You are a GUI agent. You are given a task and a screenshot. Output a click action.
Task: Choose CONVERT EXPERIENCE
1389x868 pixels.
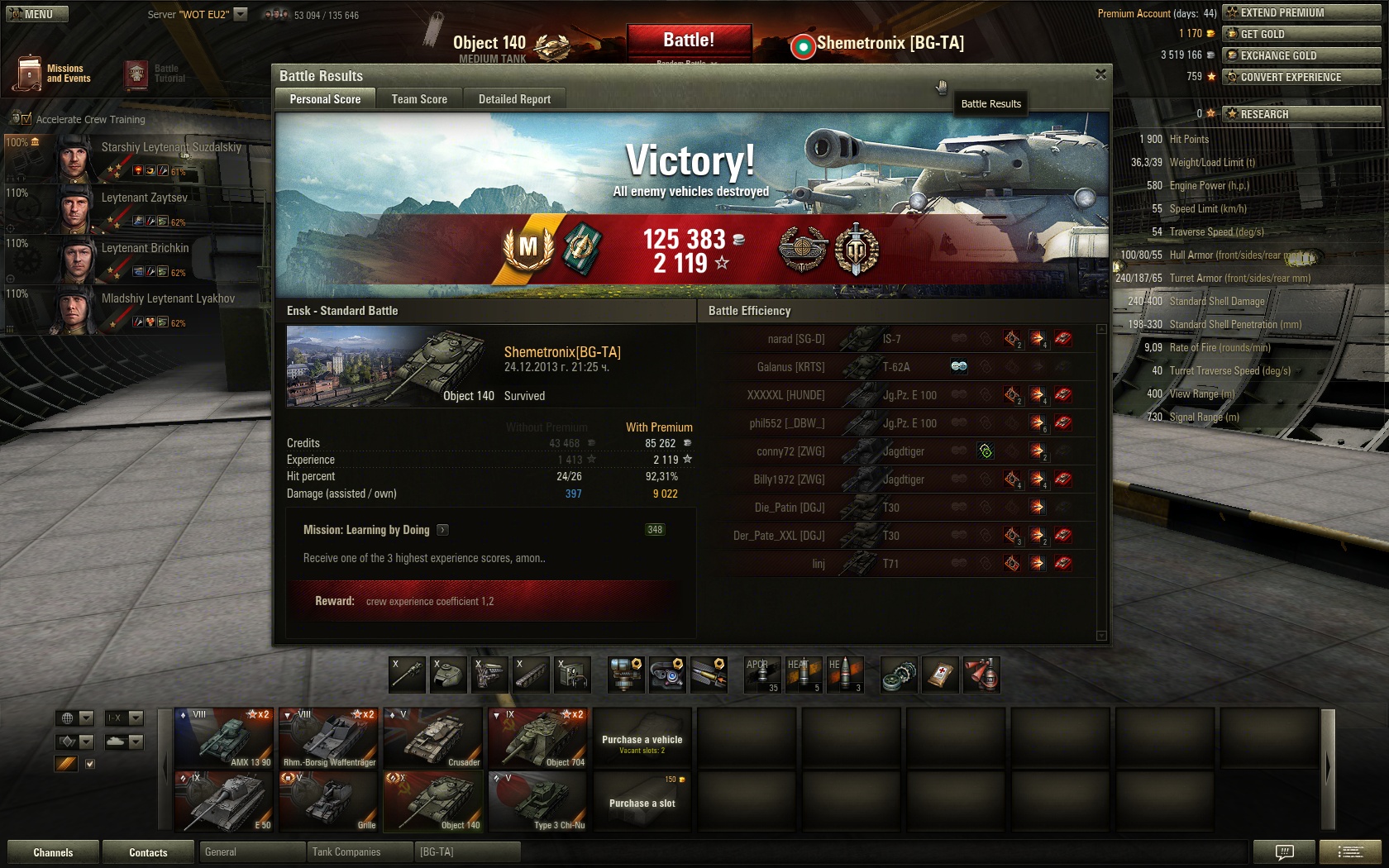(x=1301, y=77)
